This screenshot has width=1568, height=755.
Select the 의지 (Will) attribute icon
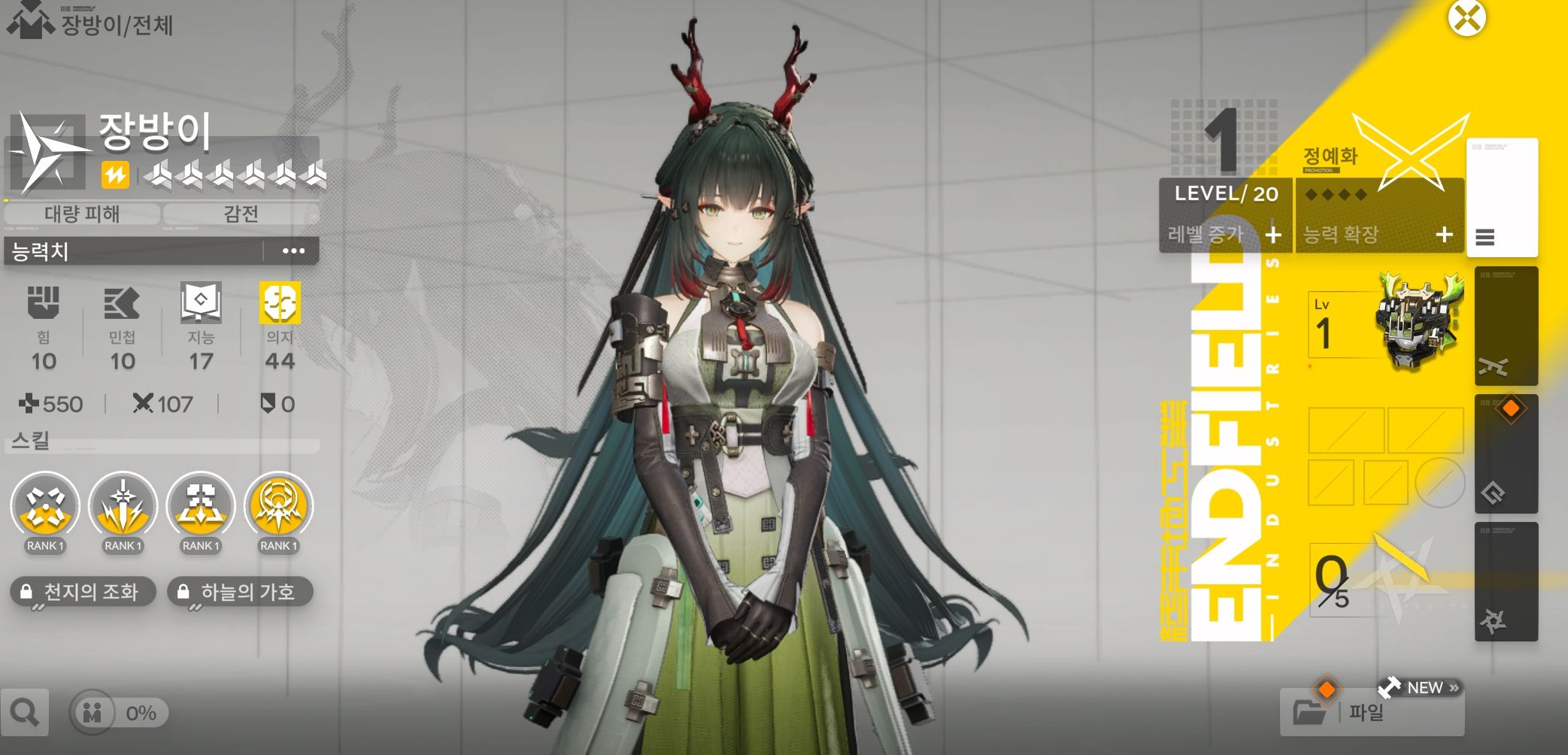280,302
